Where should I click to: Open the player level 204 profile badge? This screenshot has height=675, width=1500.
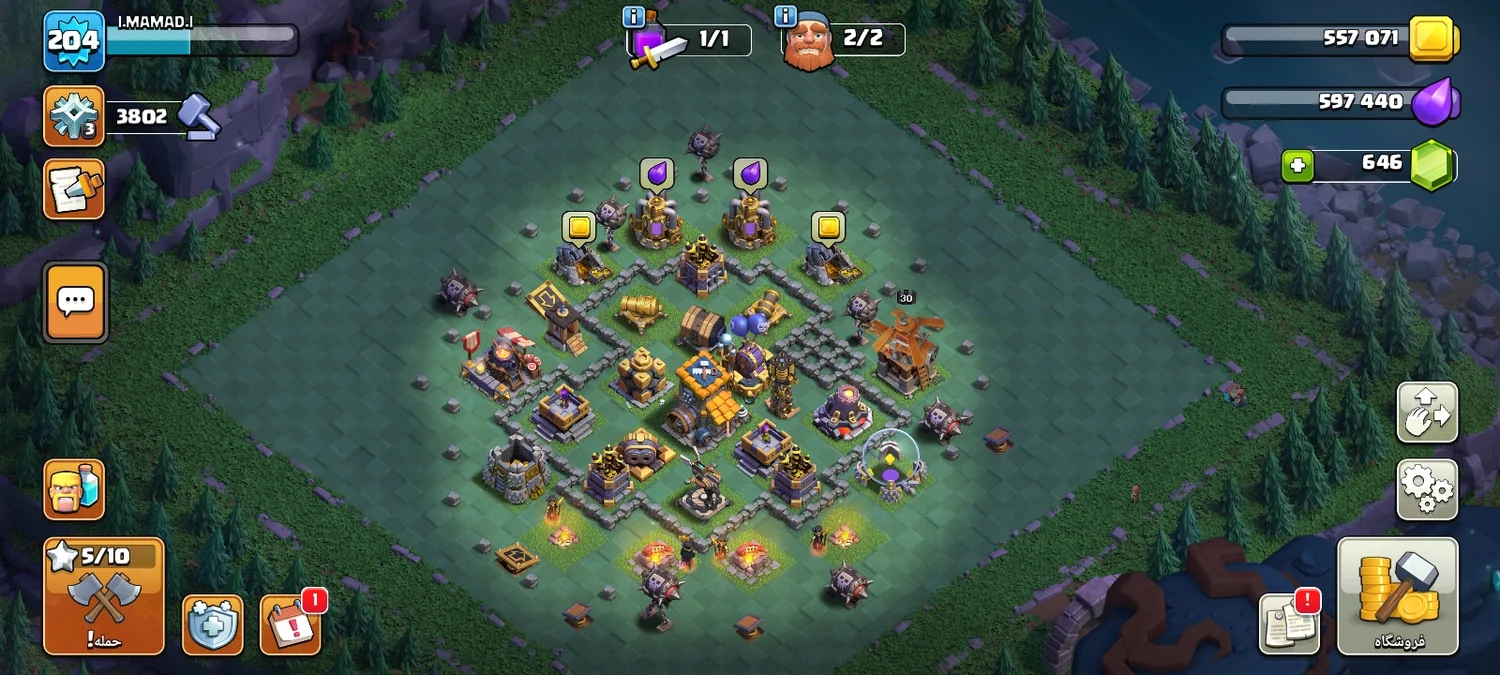[74, 40]
